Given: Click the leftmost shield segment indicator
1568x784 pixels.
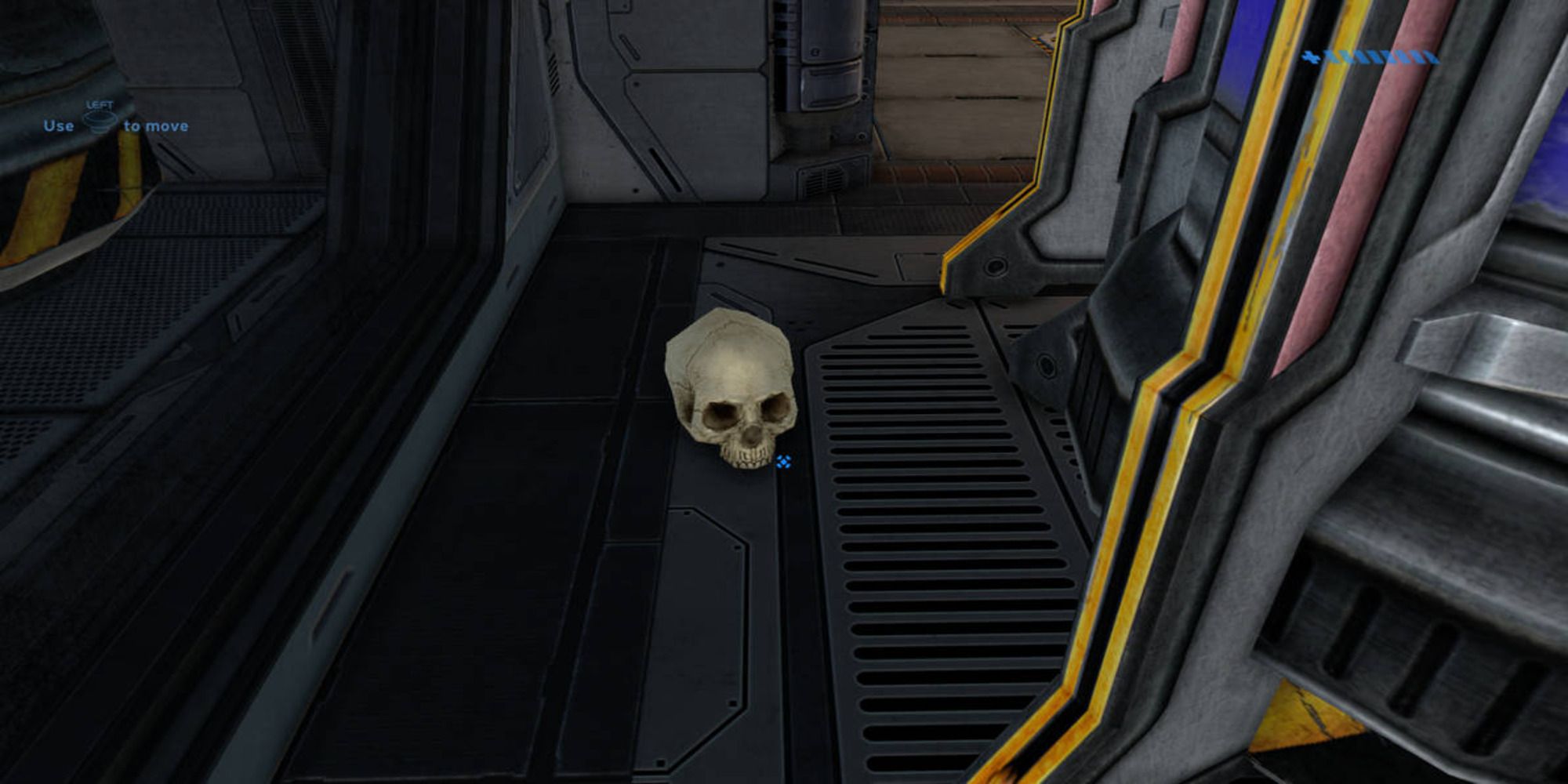Looking at the screenshot, I should (x=1330, y=56).
